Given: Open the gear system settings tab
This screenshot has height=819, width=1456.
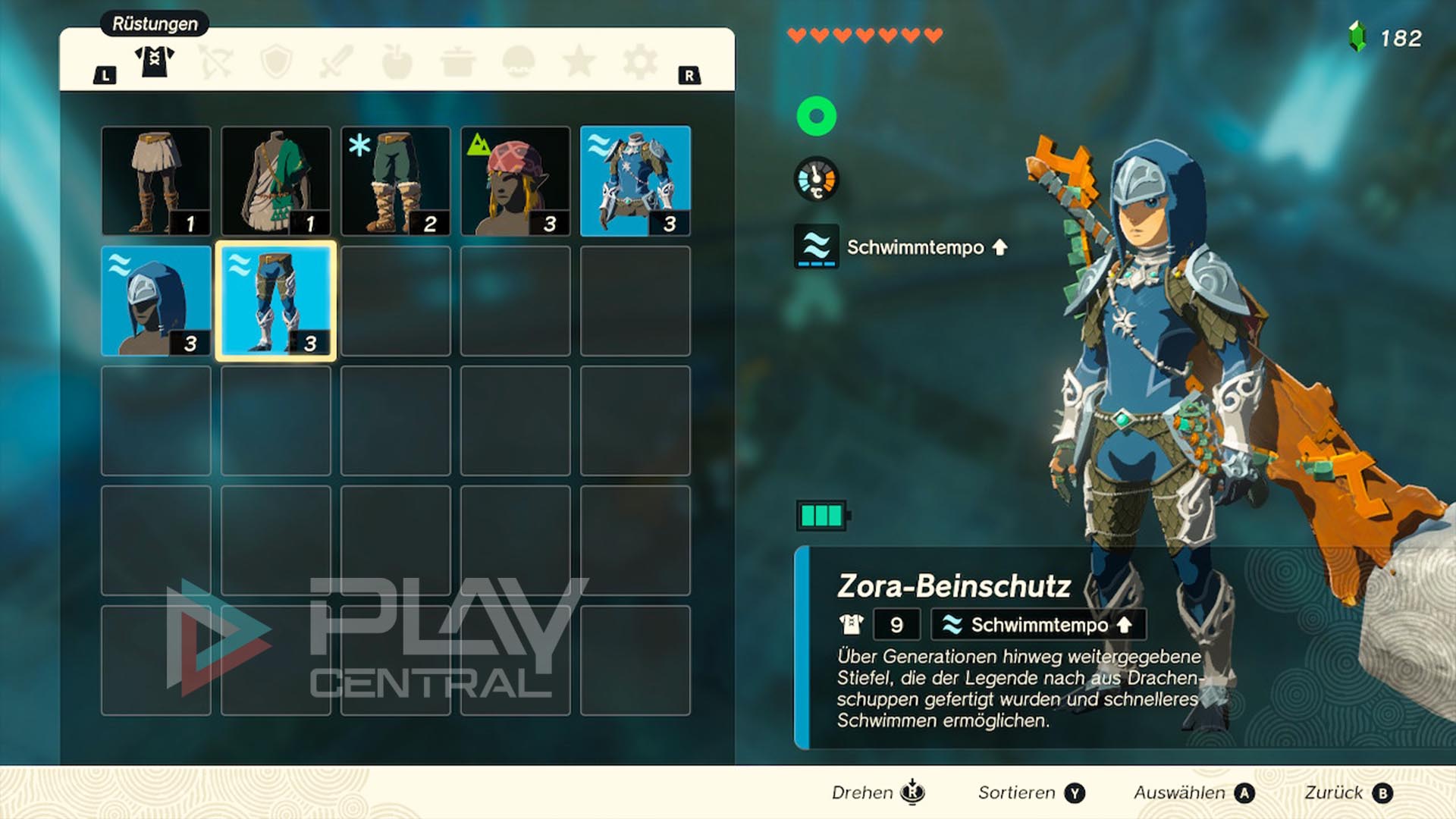Looking at the screenshot, I should [639, 61].
